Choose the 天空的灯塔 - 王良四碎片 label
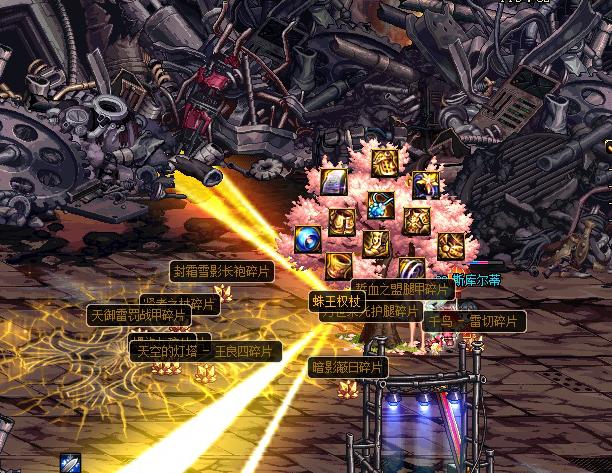This screenshot has width=612, height=473. click(207, 352)
